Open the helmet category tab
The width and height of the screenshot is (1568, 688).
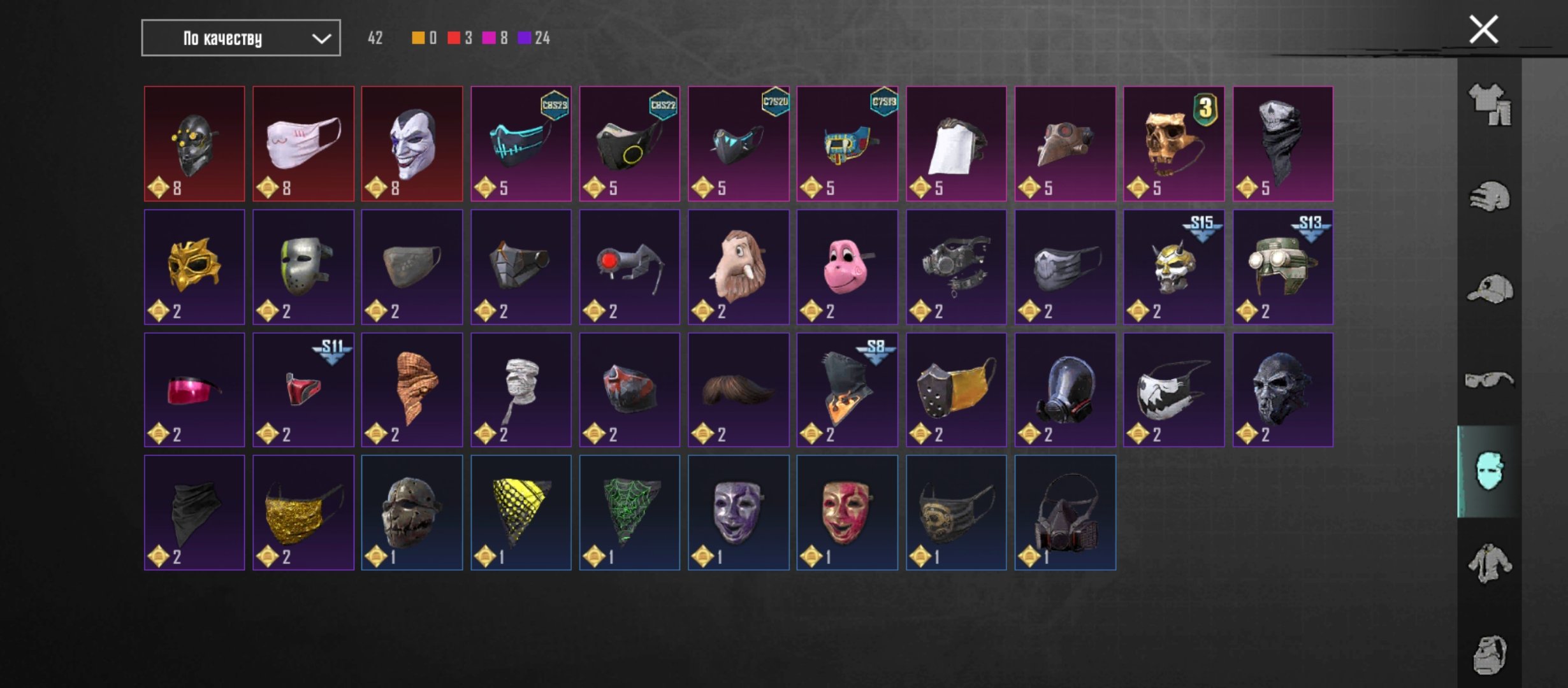(1490, 197)
